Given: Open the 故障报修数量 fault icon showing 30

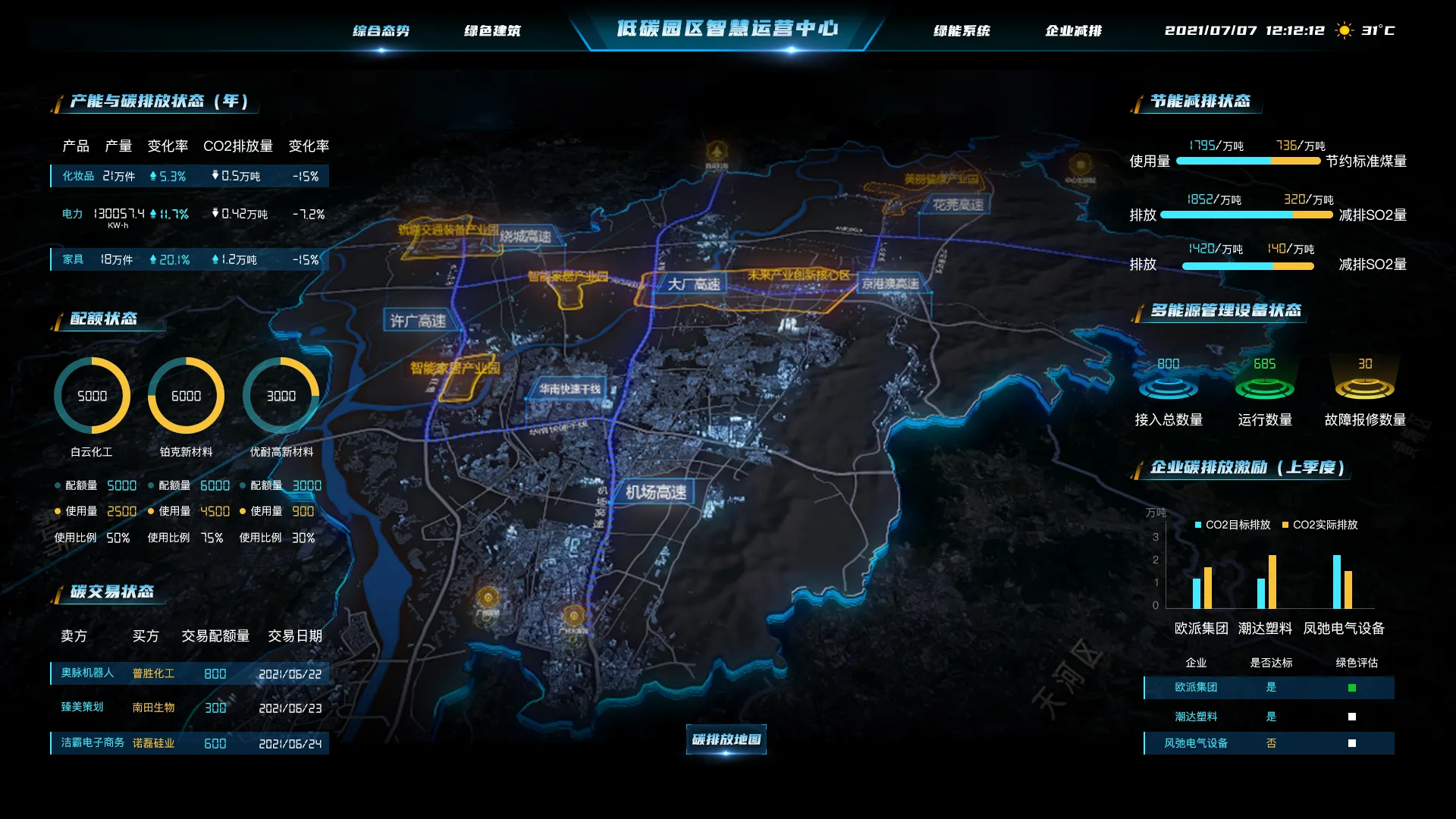Looking at the screenshot, I should 1365,391.
